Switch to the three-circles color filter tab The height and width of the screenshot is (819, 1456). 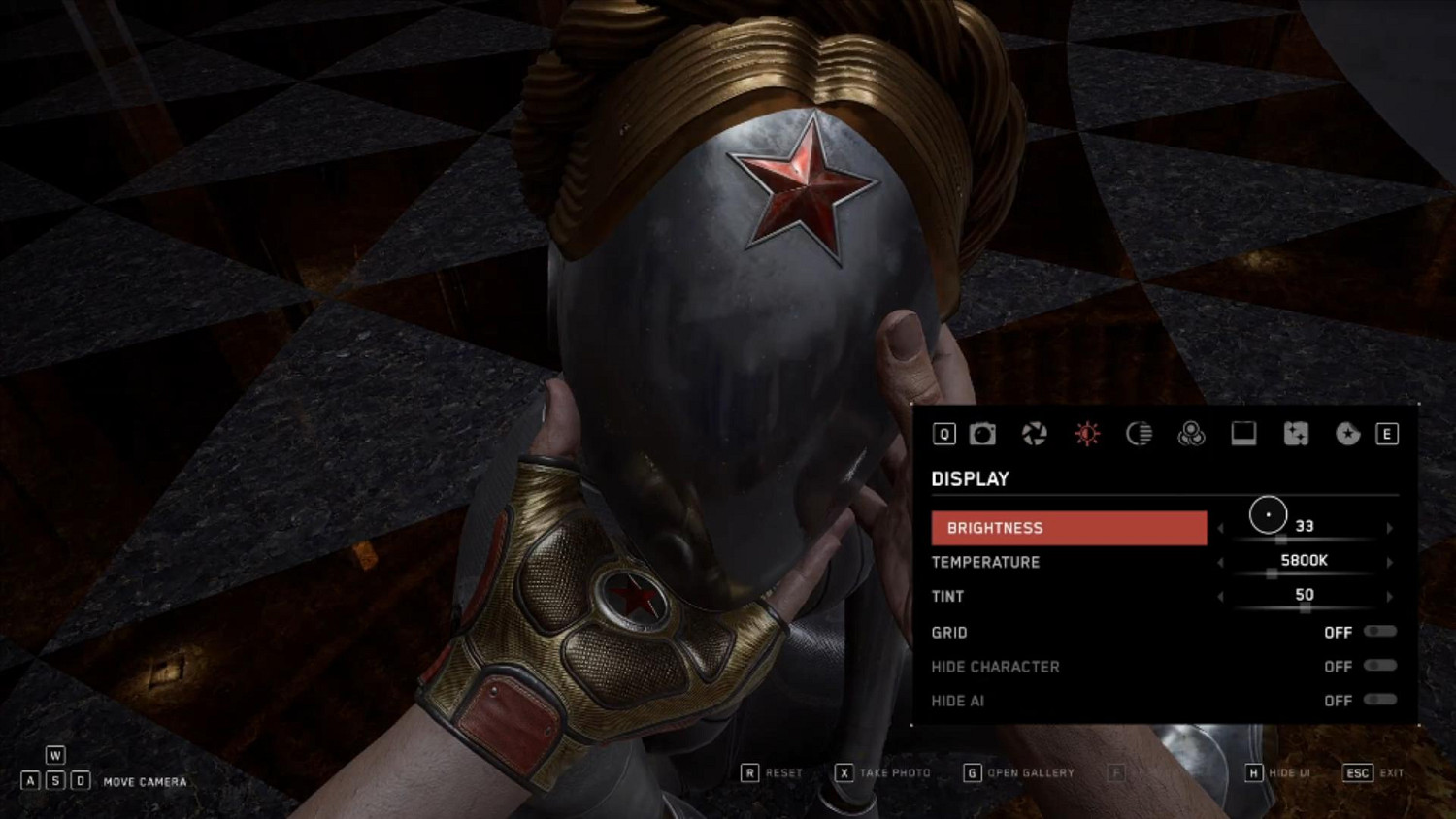(x=1191, y=434)
